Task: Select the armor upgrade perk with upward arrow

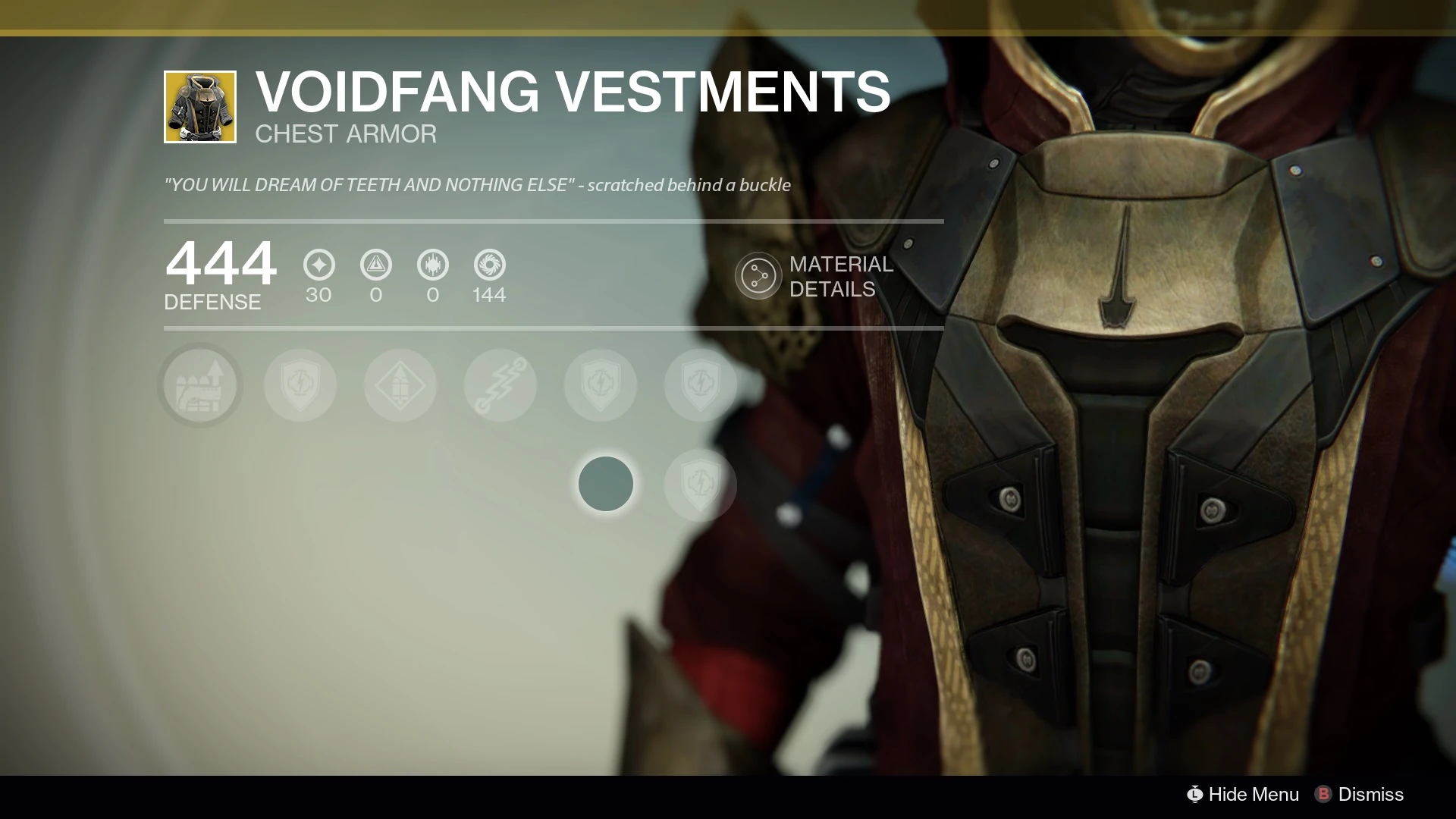Action: [200, 385]
